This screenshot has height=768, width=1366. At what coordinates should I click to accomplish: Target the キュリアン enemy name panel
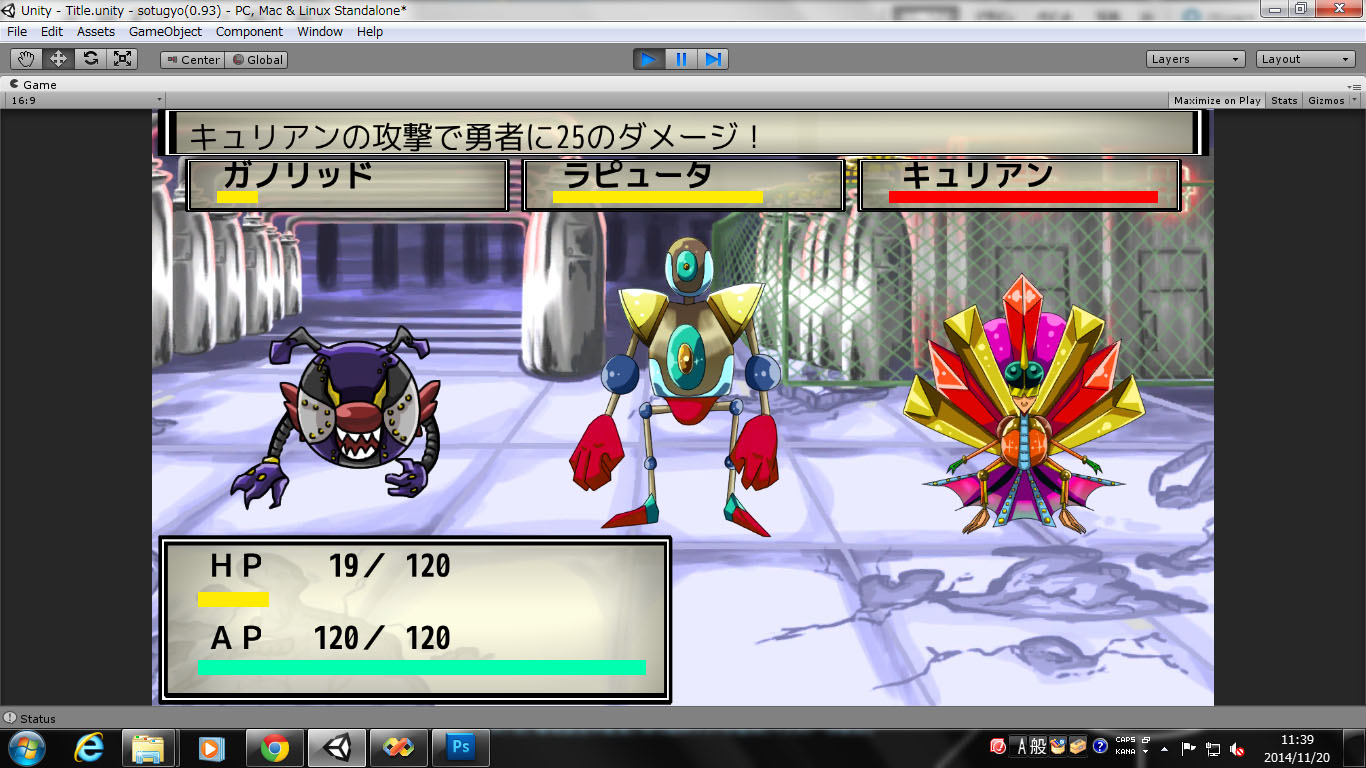tap(1019, 185)
